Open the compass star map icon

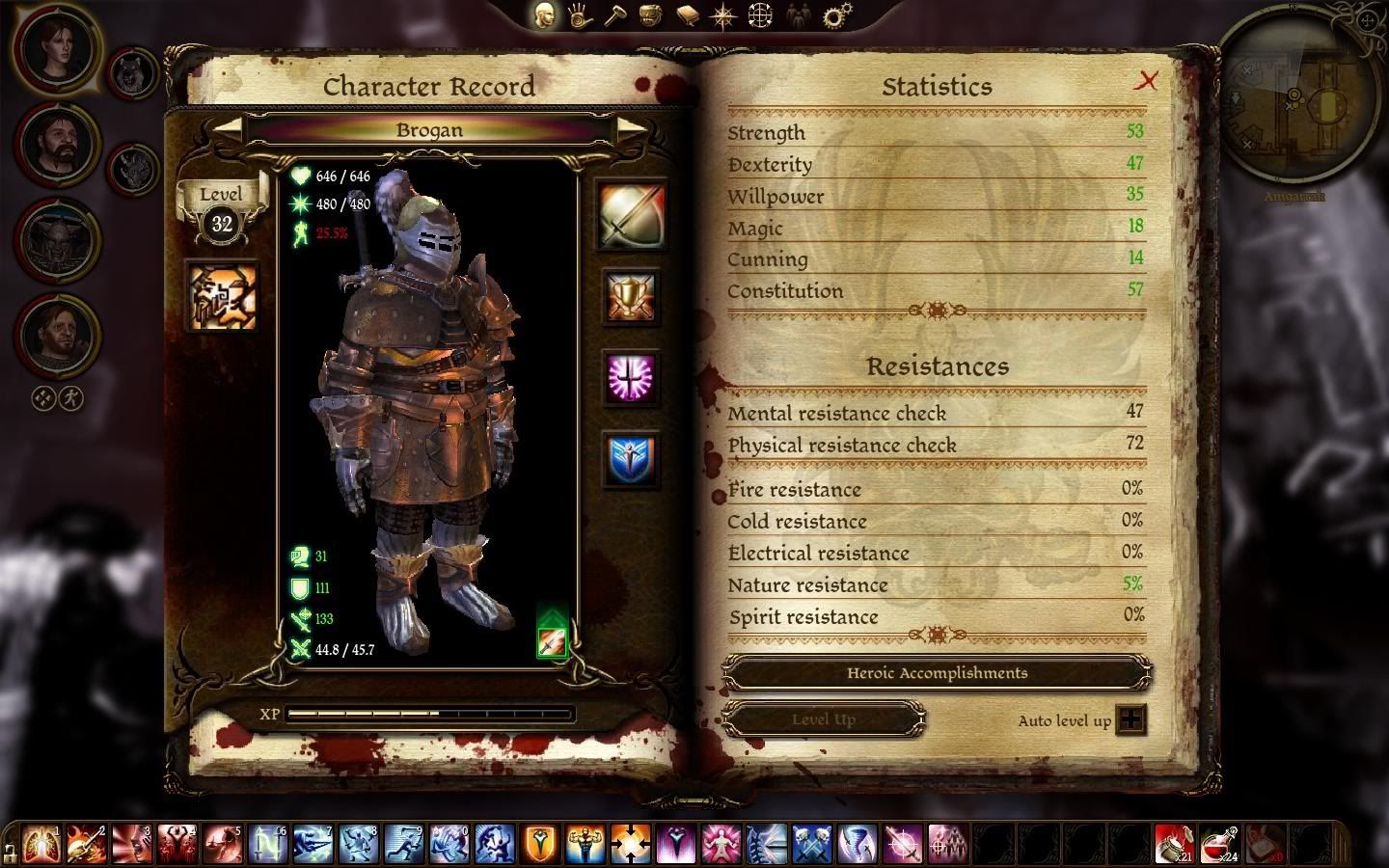pyautogui.click(x=723, y=15)
